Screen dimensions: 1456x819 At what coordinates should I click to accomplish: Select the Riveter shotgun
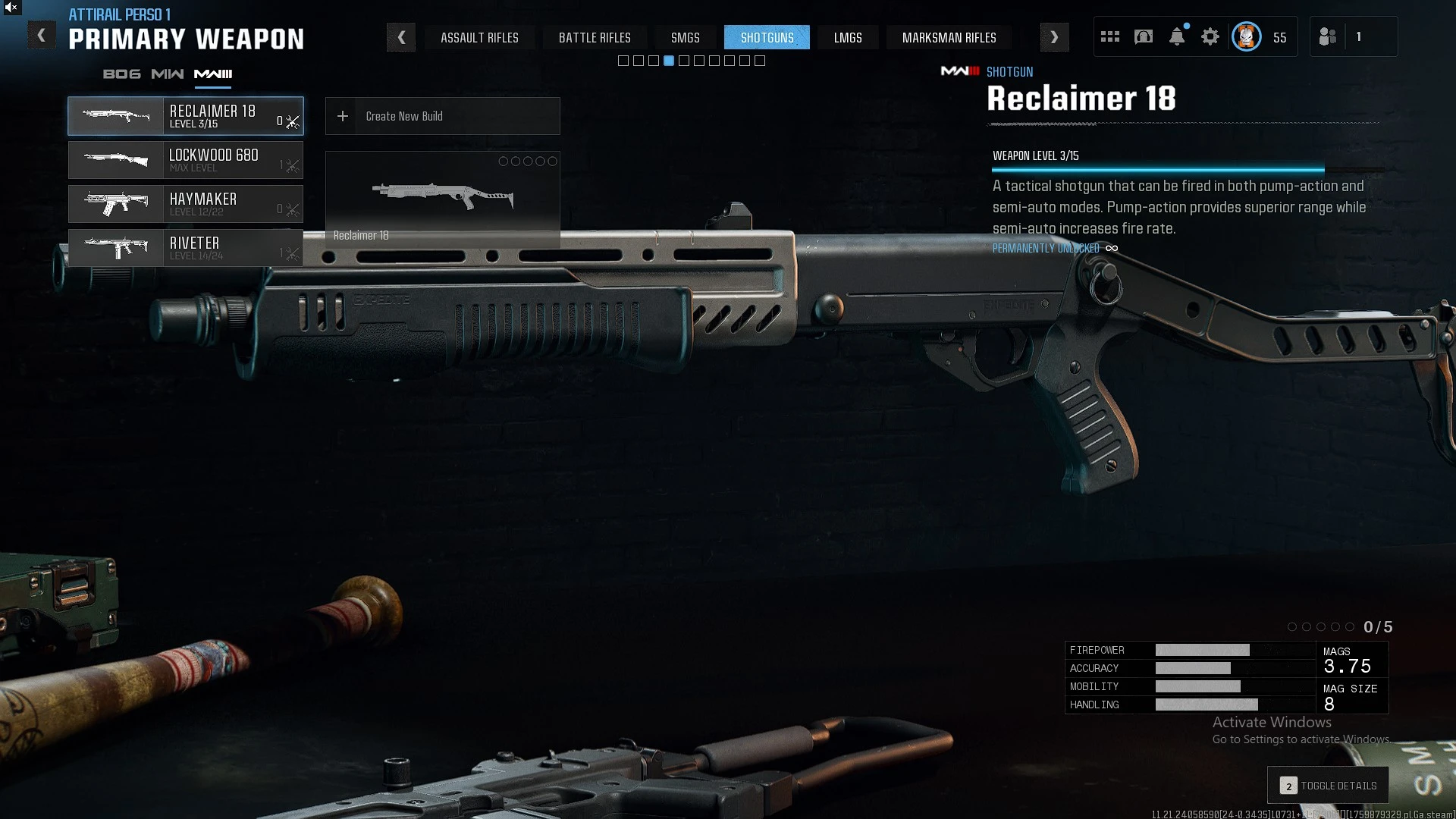click(186, 248)
